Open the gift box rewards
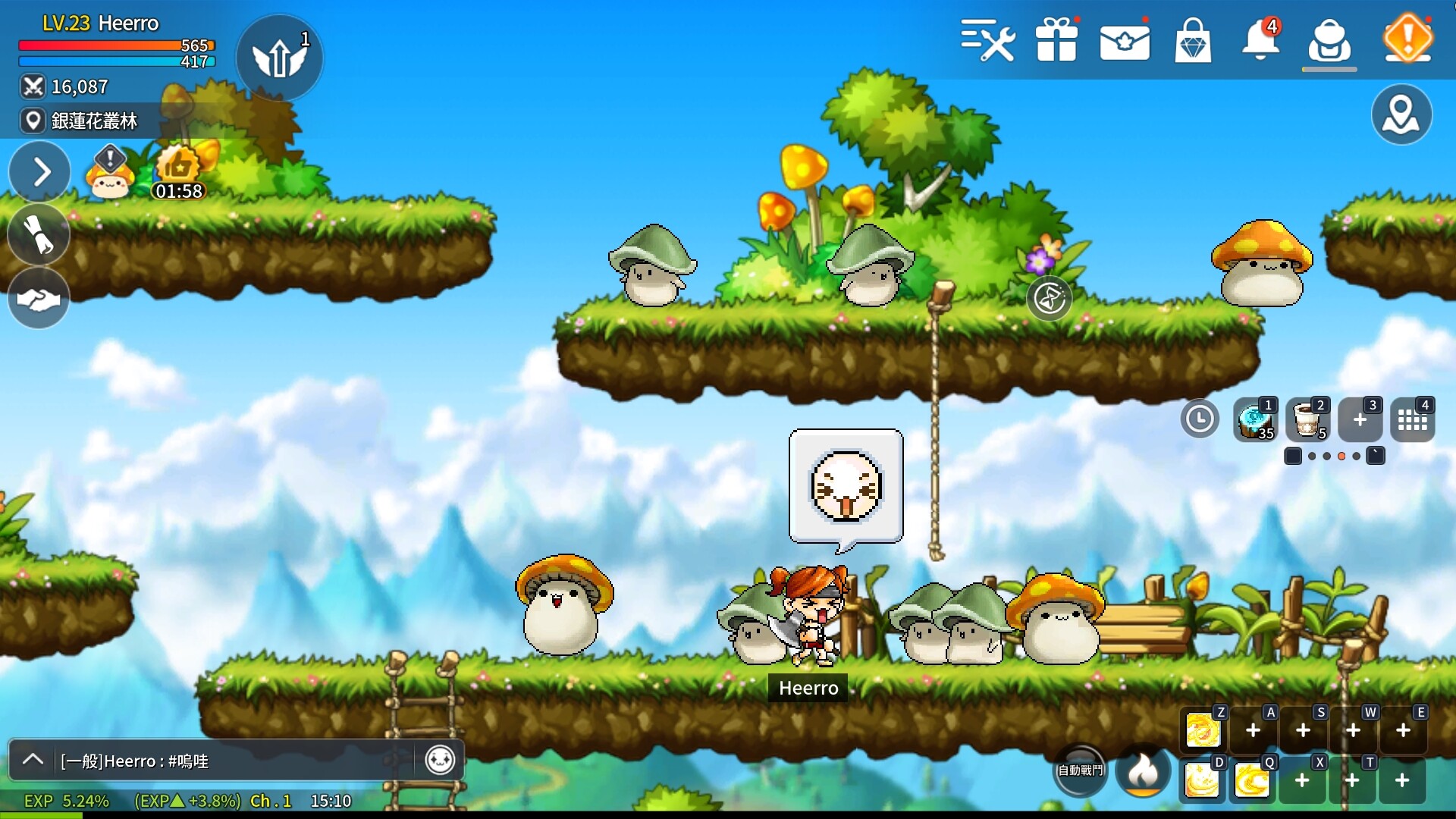The height and width of the screenshot is (819, 1456). [1056, 39]
